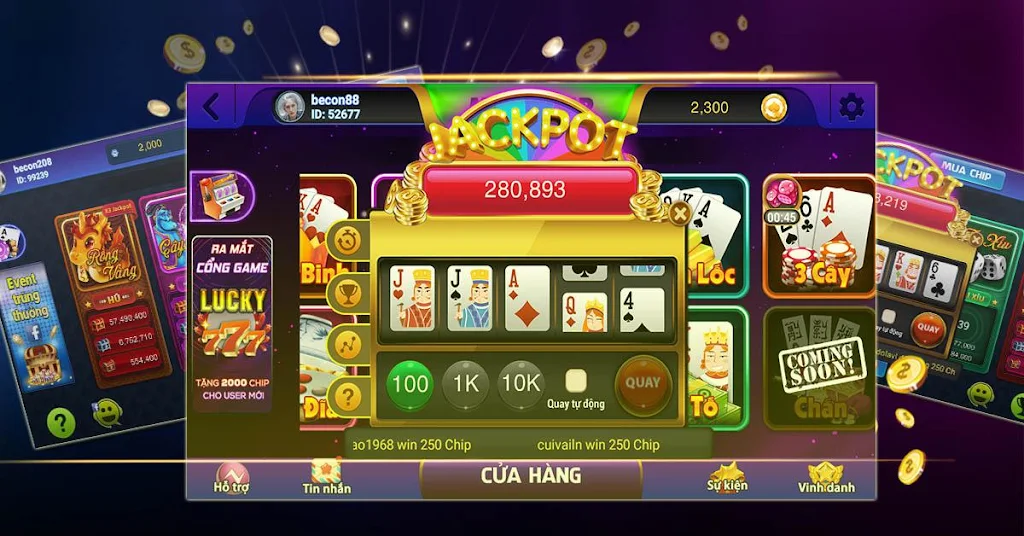Set the bet to 10K
Viewport: 1024px width, 536px height.
pos(520,384)
